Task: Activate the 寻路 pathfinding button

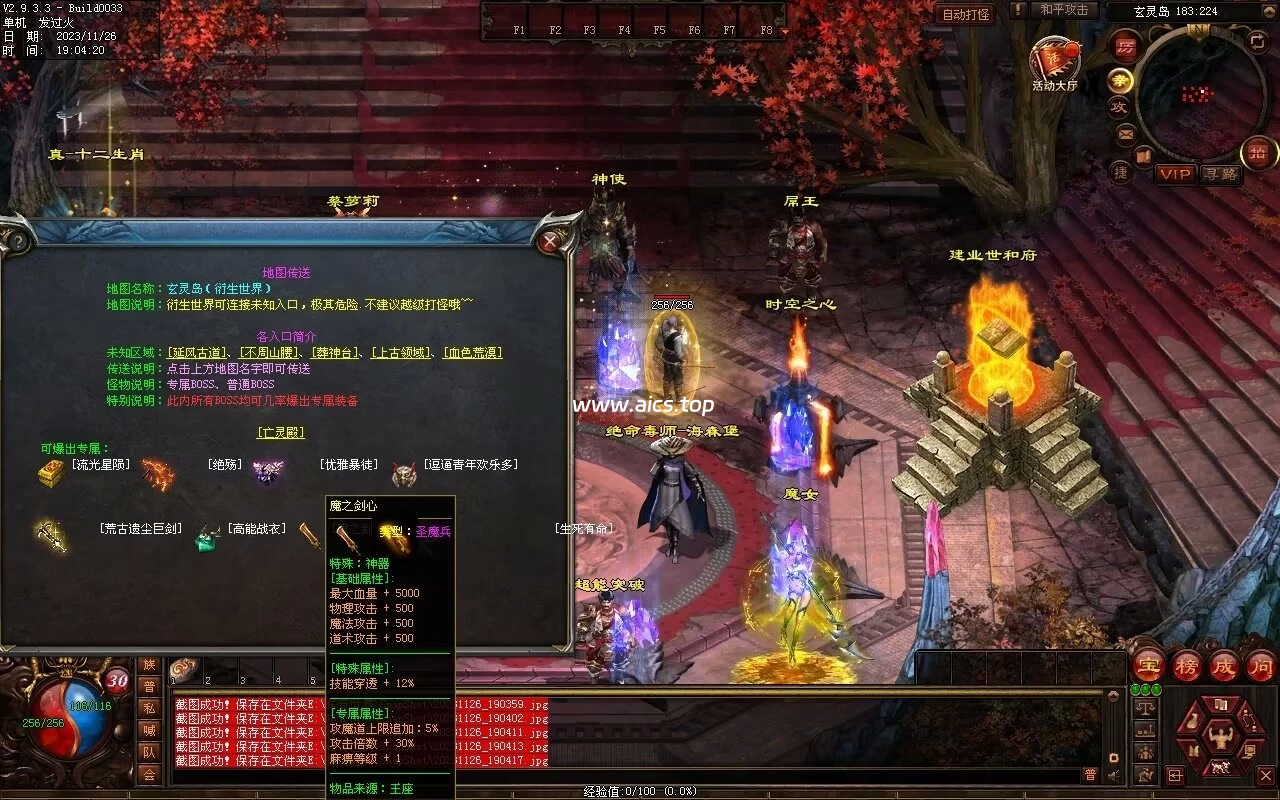Action: [1220, 174]
